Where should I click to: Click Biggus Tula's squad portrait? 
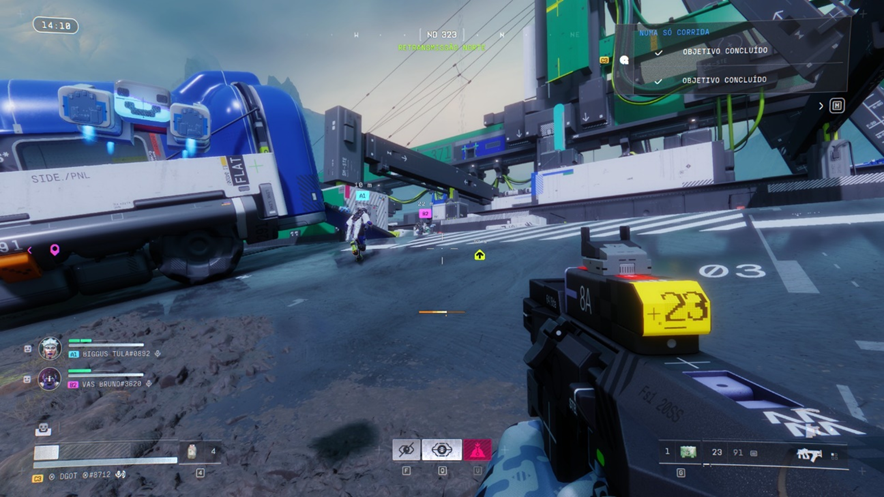tap(49, 349)
